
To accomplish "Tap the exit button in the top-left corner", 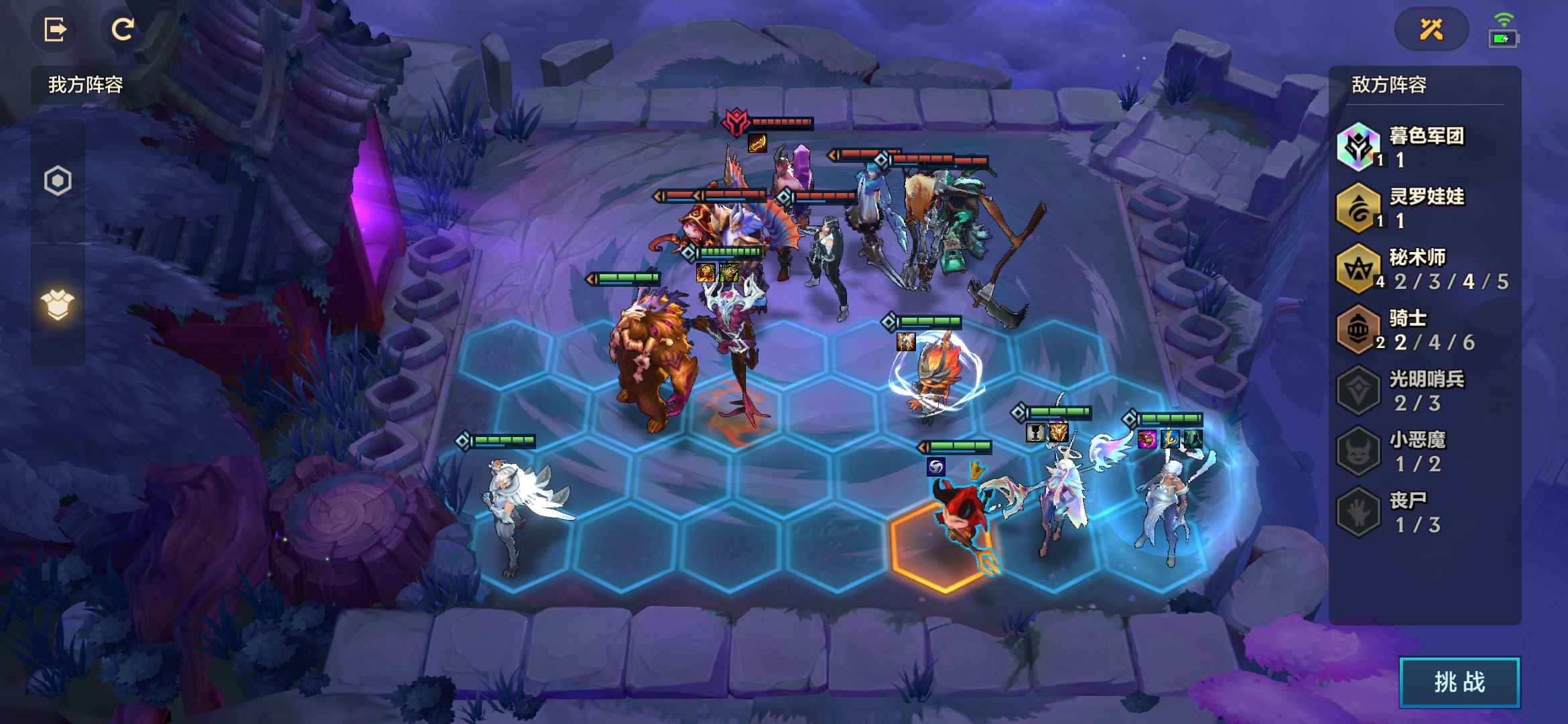I will click(x=55, y=29).
